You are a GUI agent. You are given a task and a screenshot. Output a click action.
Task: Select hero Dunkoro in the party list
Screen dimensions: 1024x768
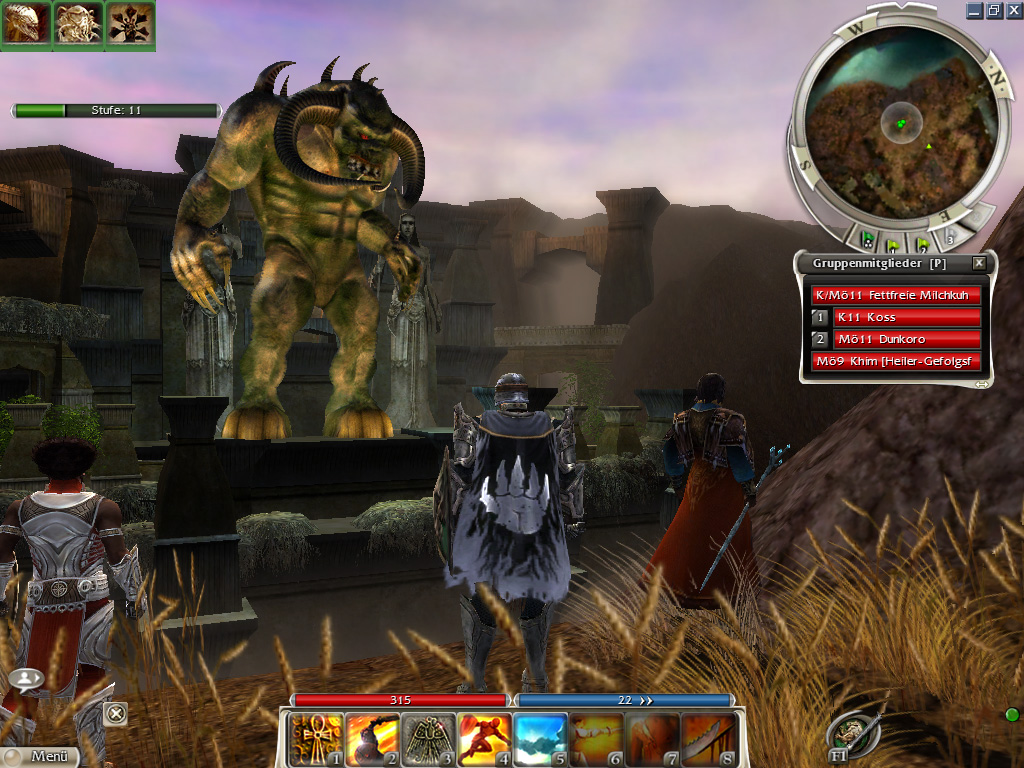coord(905,339)
